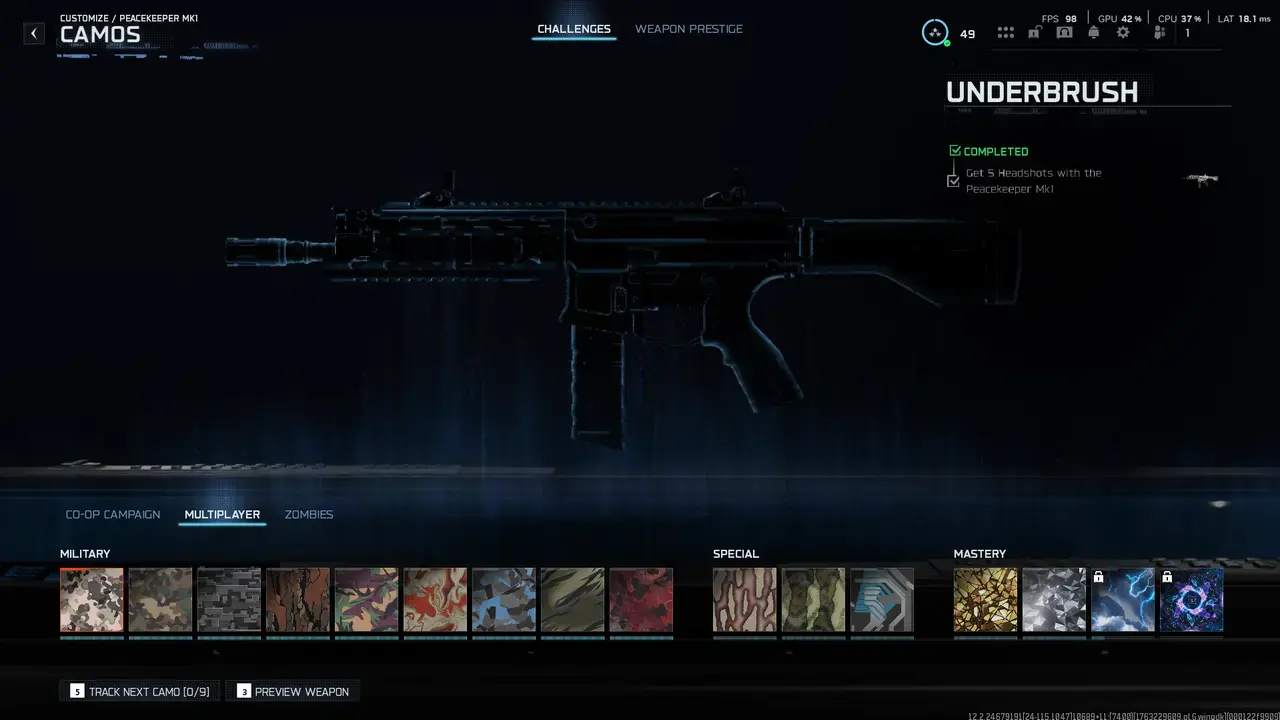1280x720 pixels.
Task: Select the first camo in the SPECIAL section
Action: pyautogui.click(x=744, y=600)
